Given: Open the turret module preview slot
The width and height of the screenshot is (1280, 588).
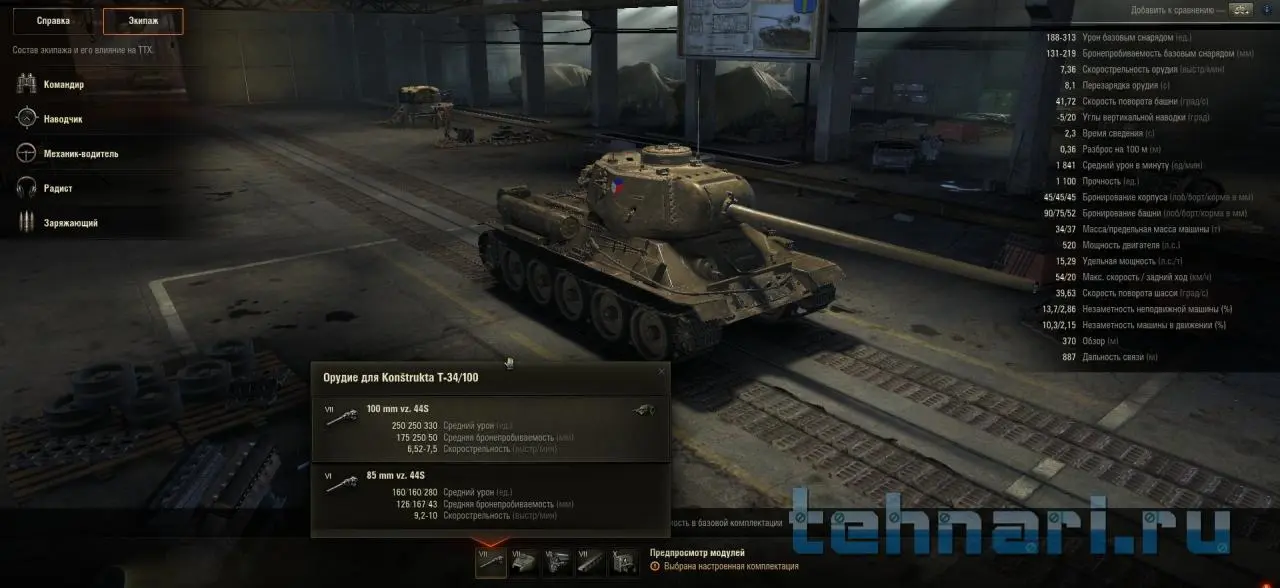Looking at the screenshot, I should tap(524, 561).
